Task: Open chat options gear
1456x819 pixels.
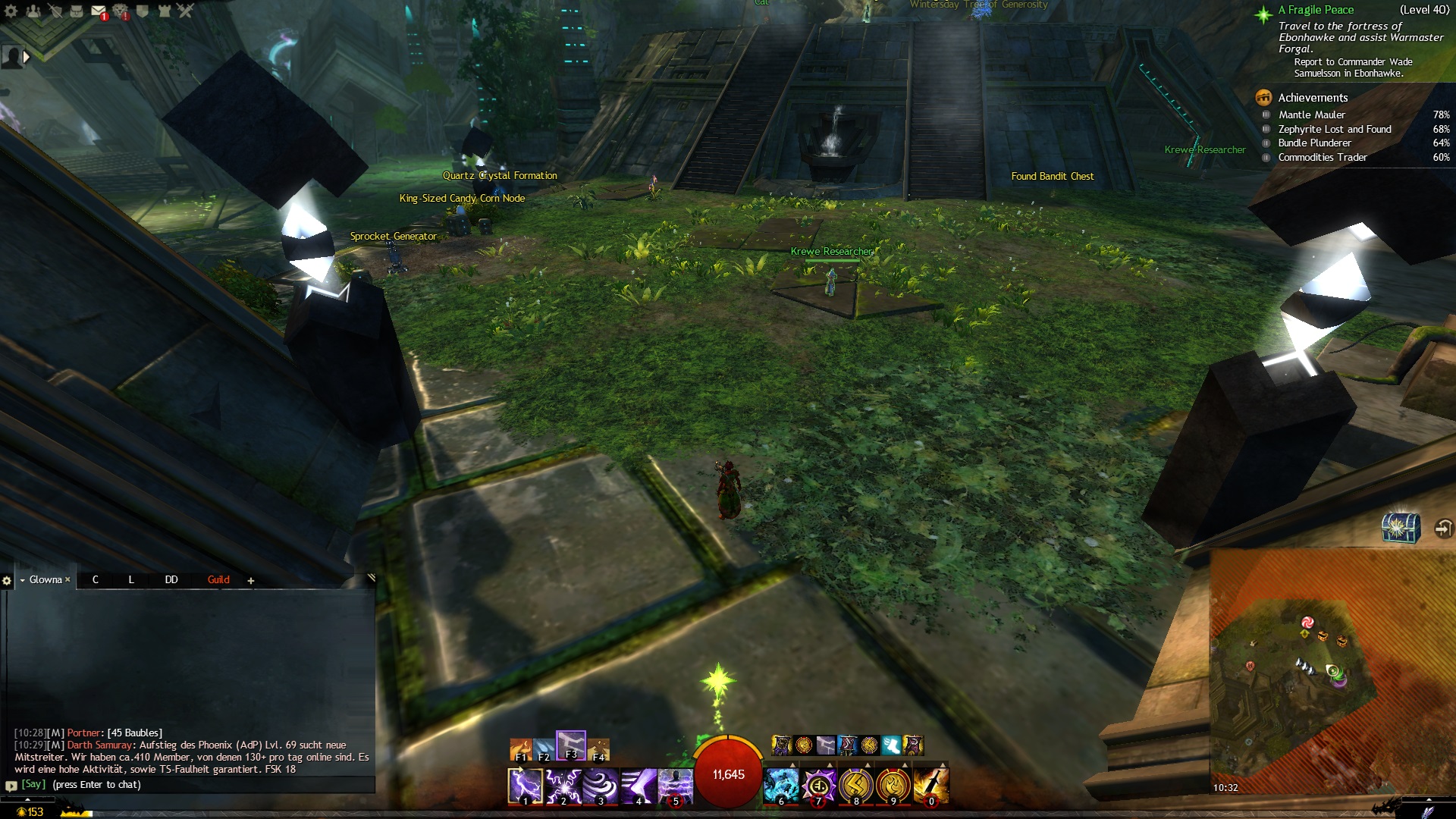Action: (x=8, y=581)
